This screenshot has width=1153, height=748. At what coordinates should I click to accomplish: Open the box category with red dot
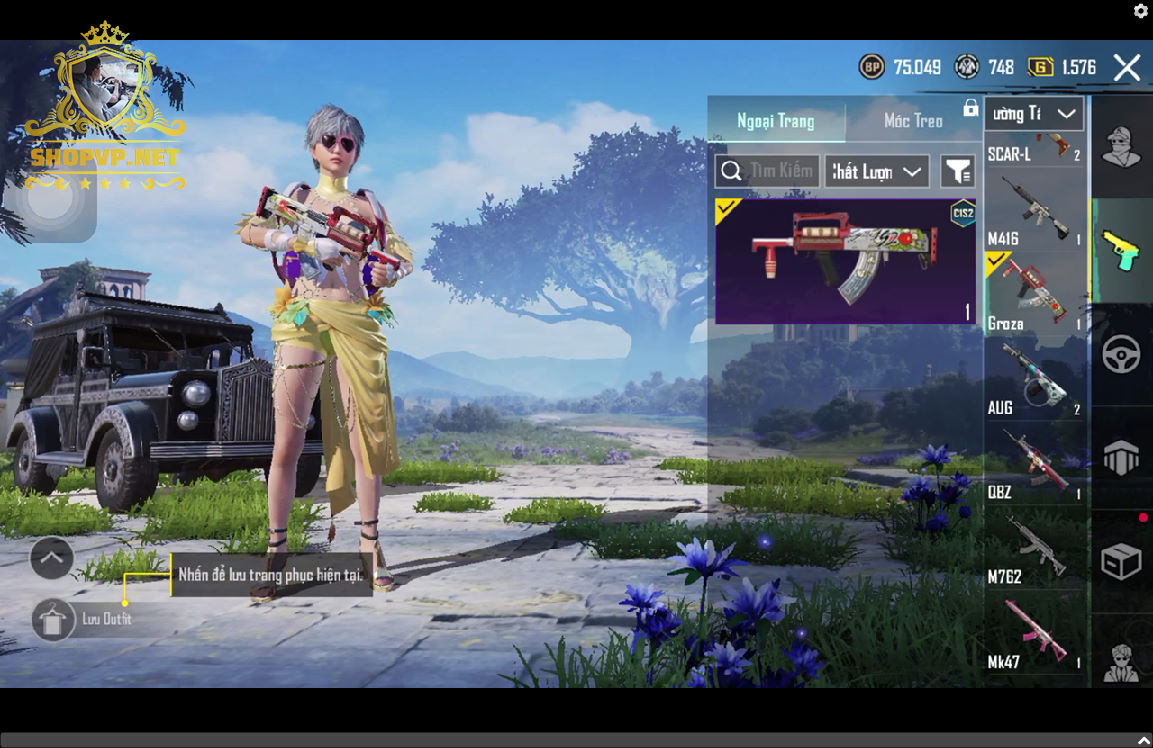1121,561
